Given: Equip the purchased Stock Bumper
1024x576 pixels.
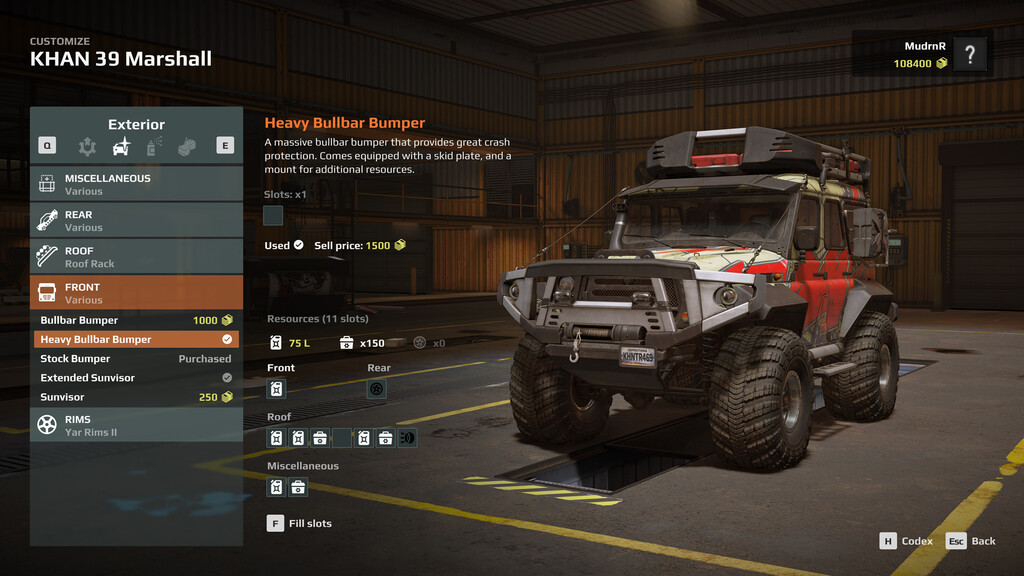Looking at the screenshot, I should pyautogui.click(x=136, y=359).
